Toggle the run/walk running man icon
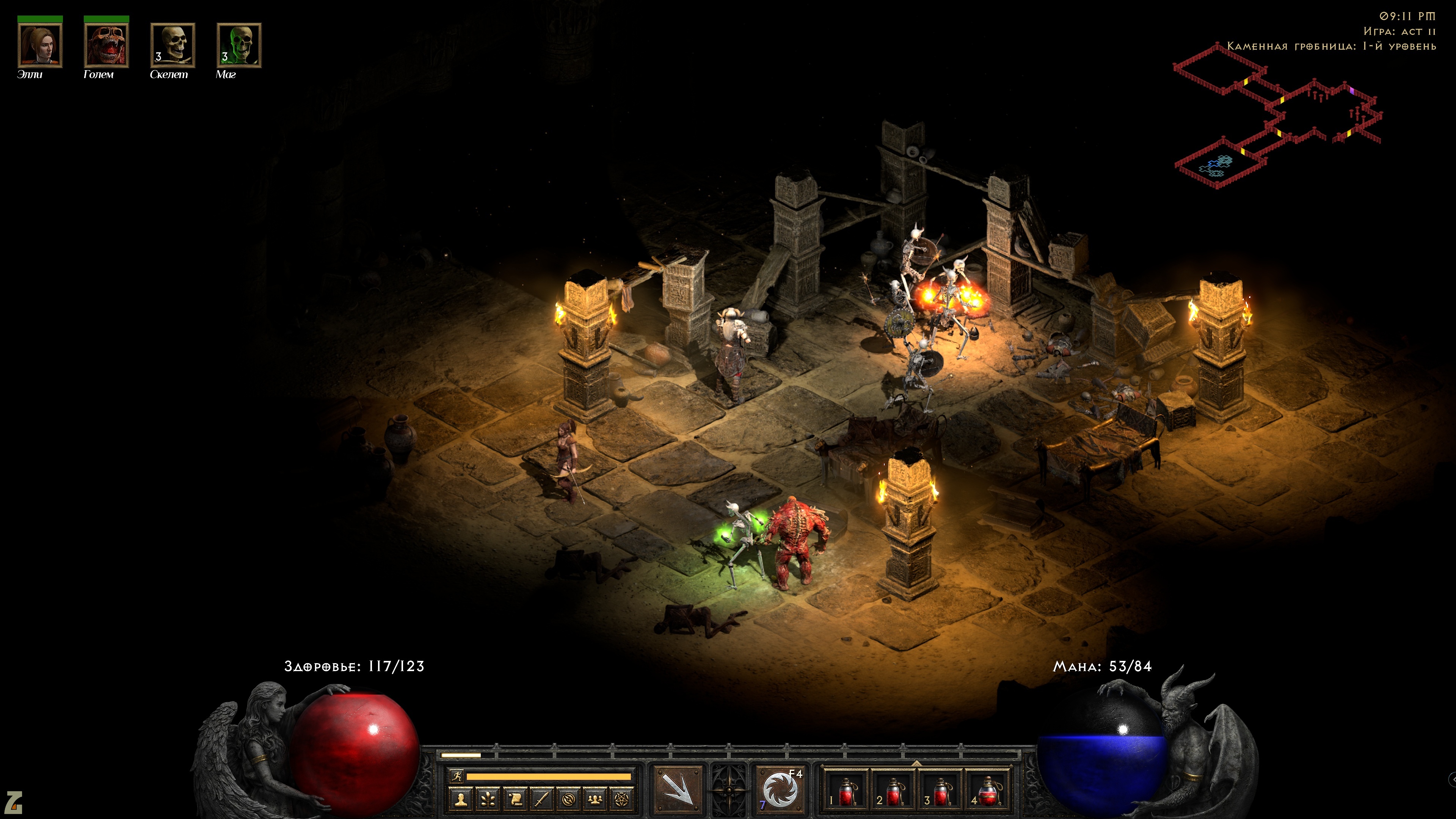The height and width of the screenshot is (819, 1456). pos(457,776)
